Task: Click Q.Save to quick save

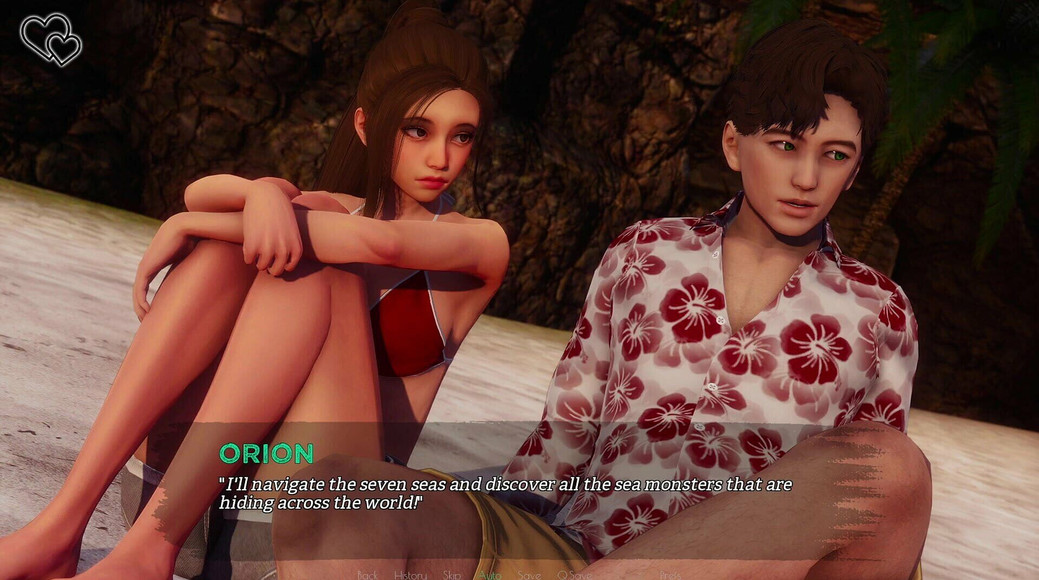Action: [x=575, y=575]
